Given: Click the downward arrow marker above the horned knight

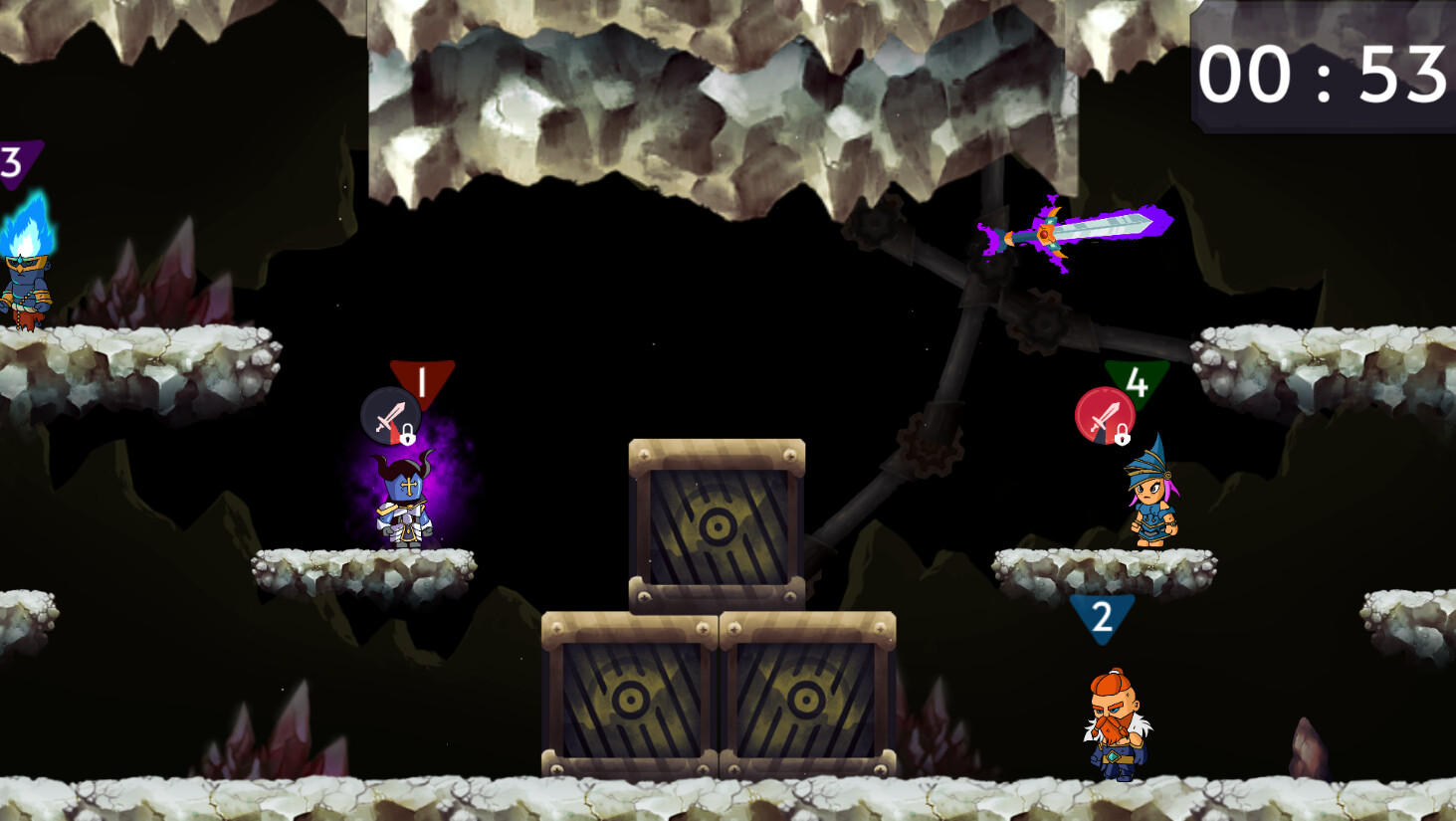Looking at the screenshot, I should (x=422, y=378).
